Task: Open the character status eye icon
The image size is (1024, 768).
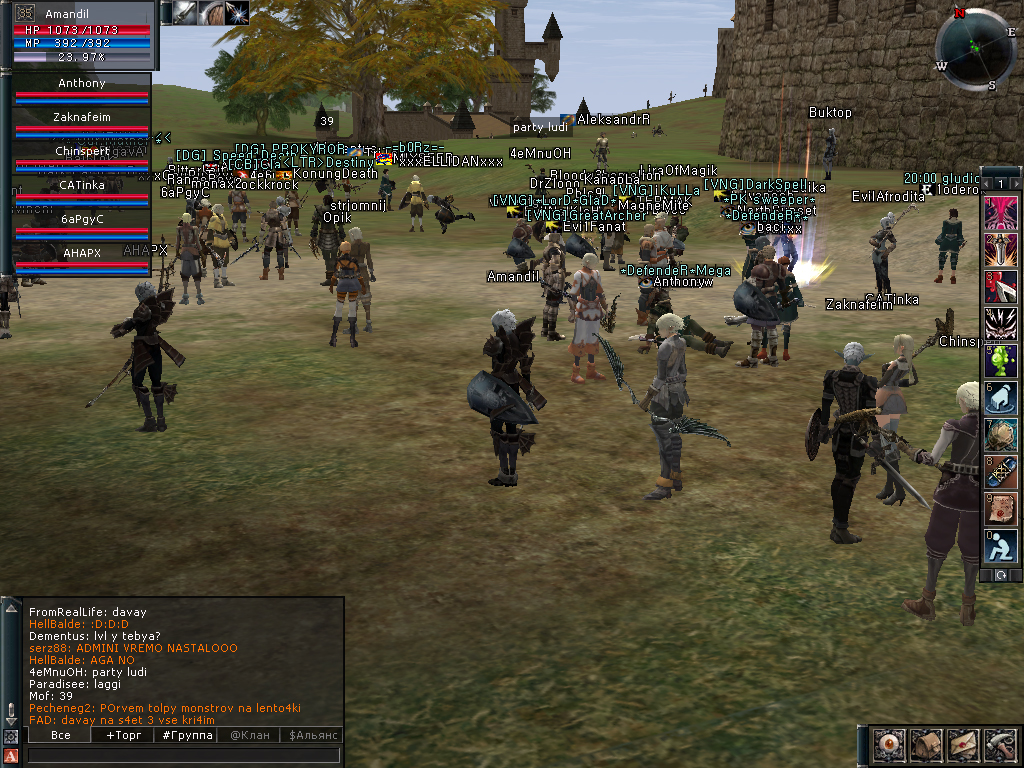Action: point(888,745)
